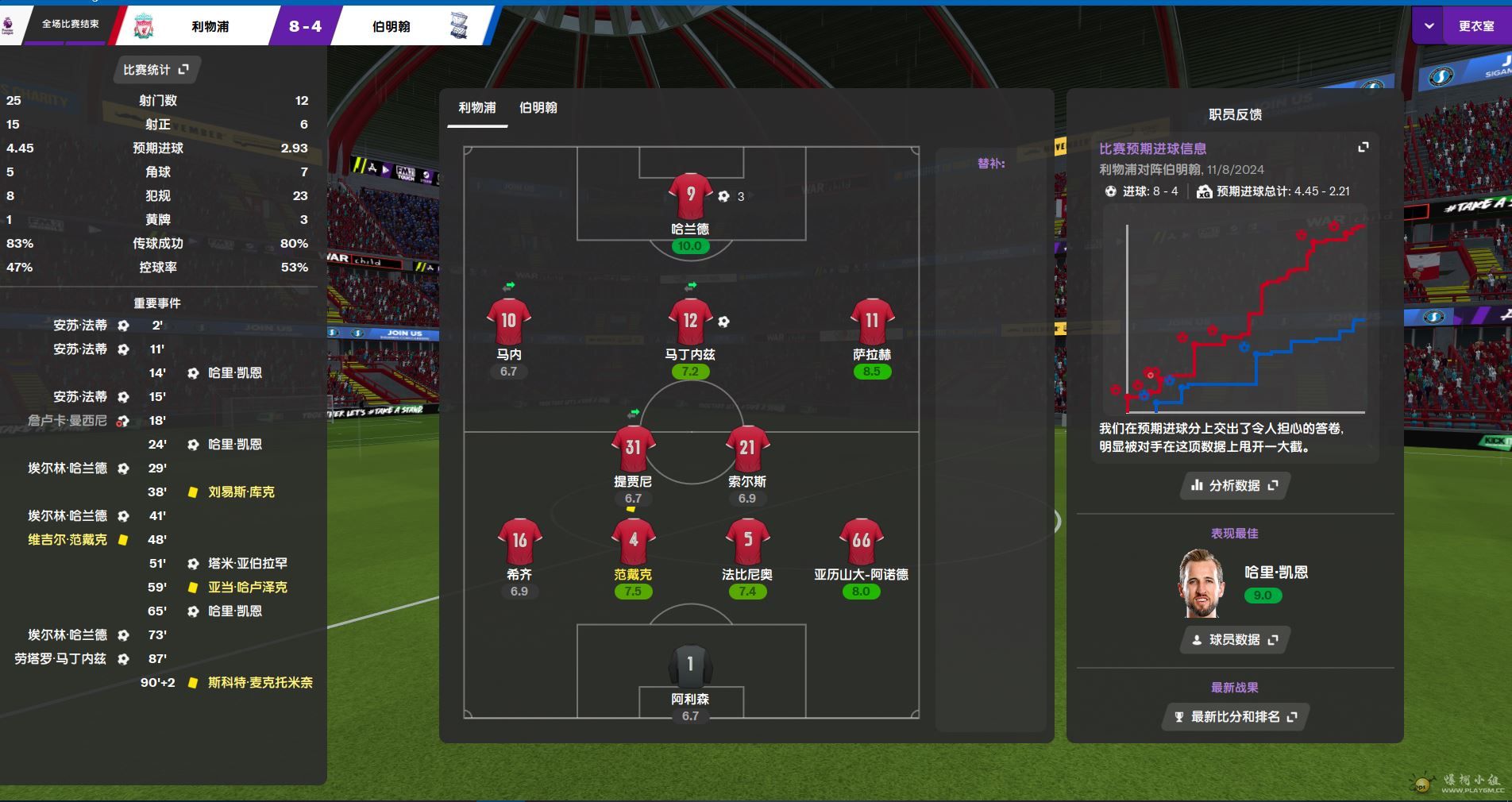
Task: Select 索尔斯 number 21 shirt
Action: 747,449
